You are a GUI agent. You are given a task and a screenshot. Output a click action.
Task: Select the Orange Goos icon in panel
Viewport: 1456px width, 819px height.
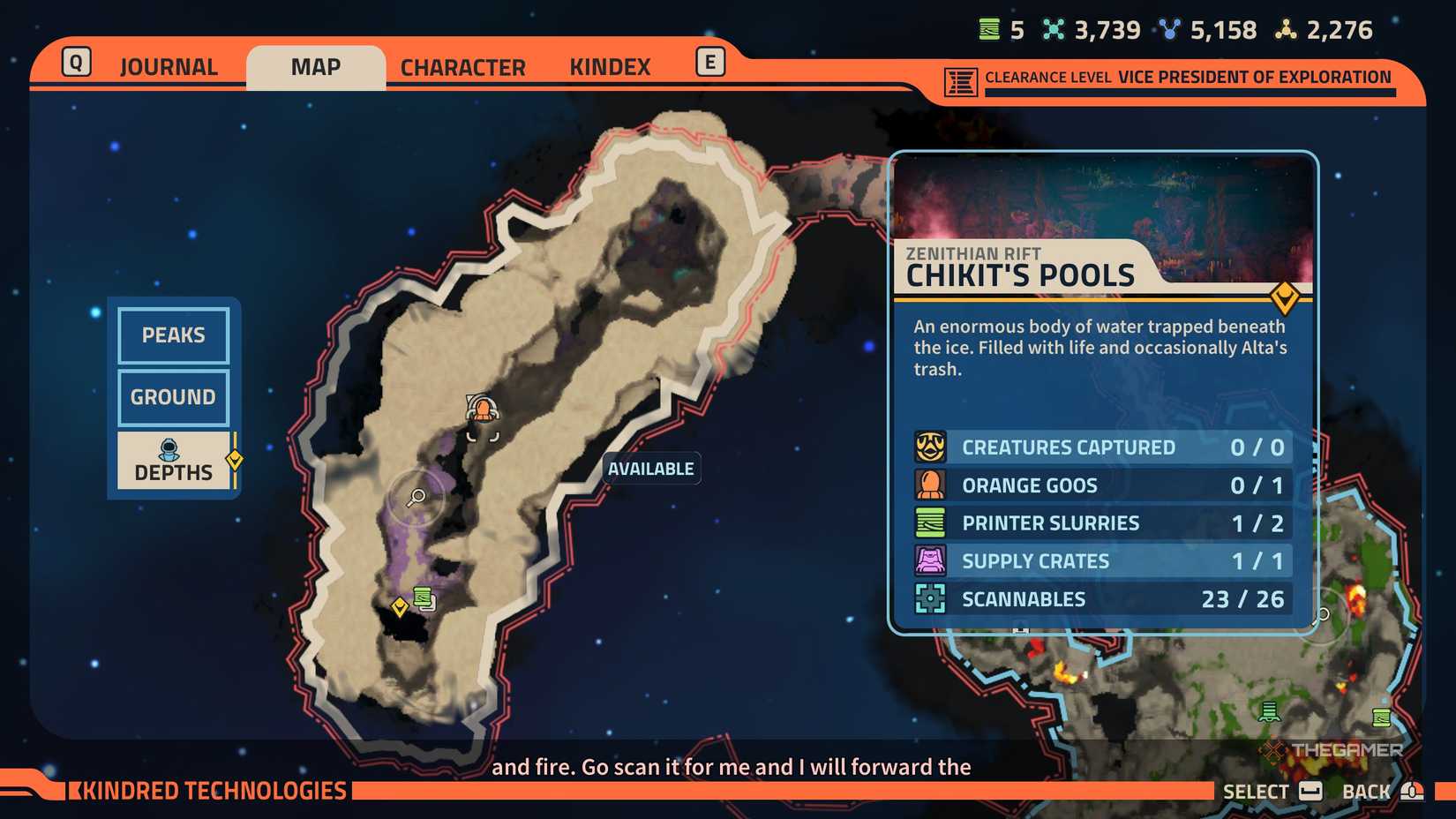point(931,485)
